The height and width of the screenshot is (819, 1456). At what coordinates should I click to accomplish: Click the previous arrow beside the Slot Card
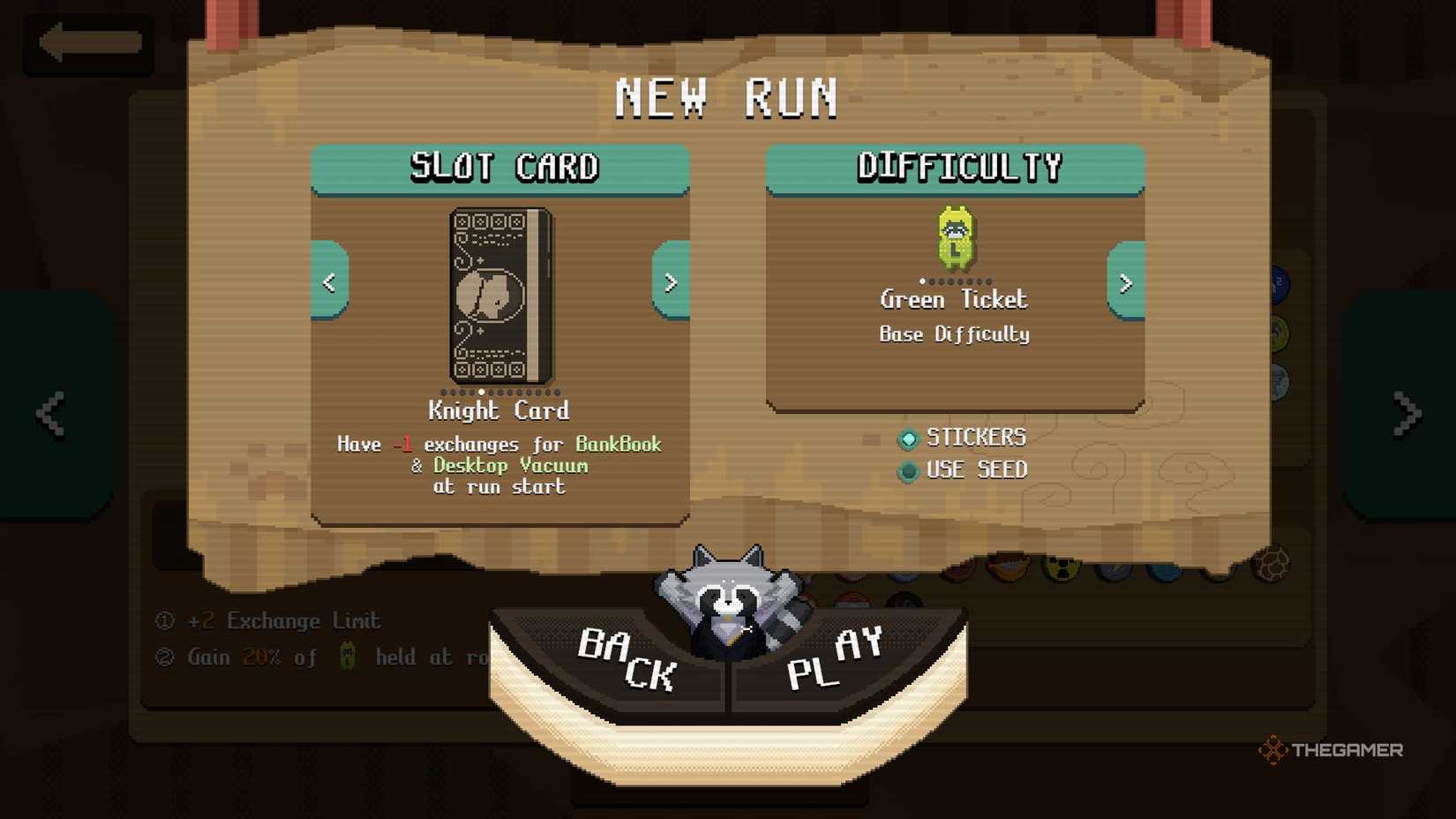click(x=330, y=282)
